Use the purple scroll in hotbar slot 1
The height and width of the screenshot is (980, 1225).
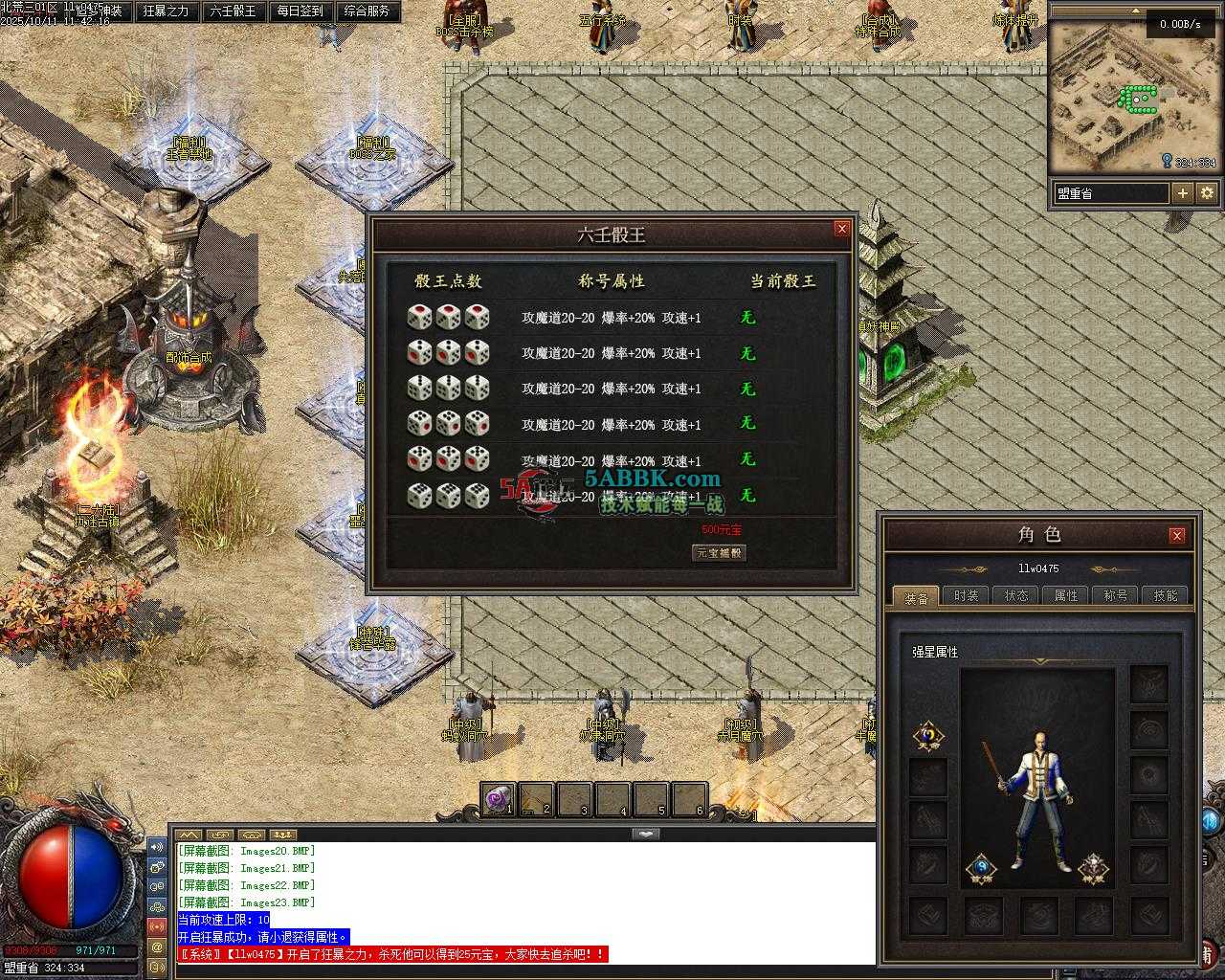point(499,799)
